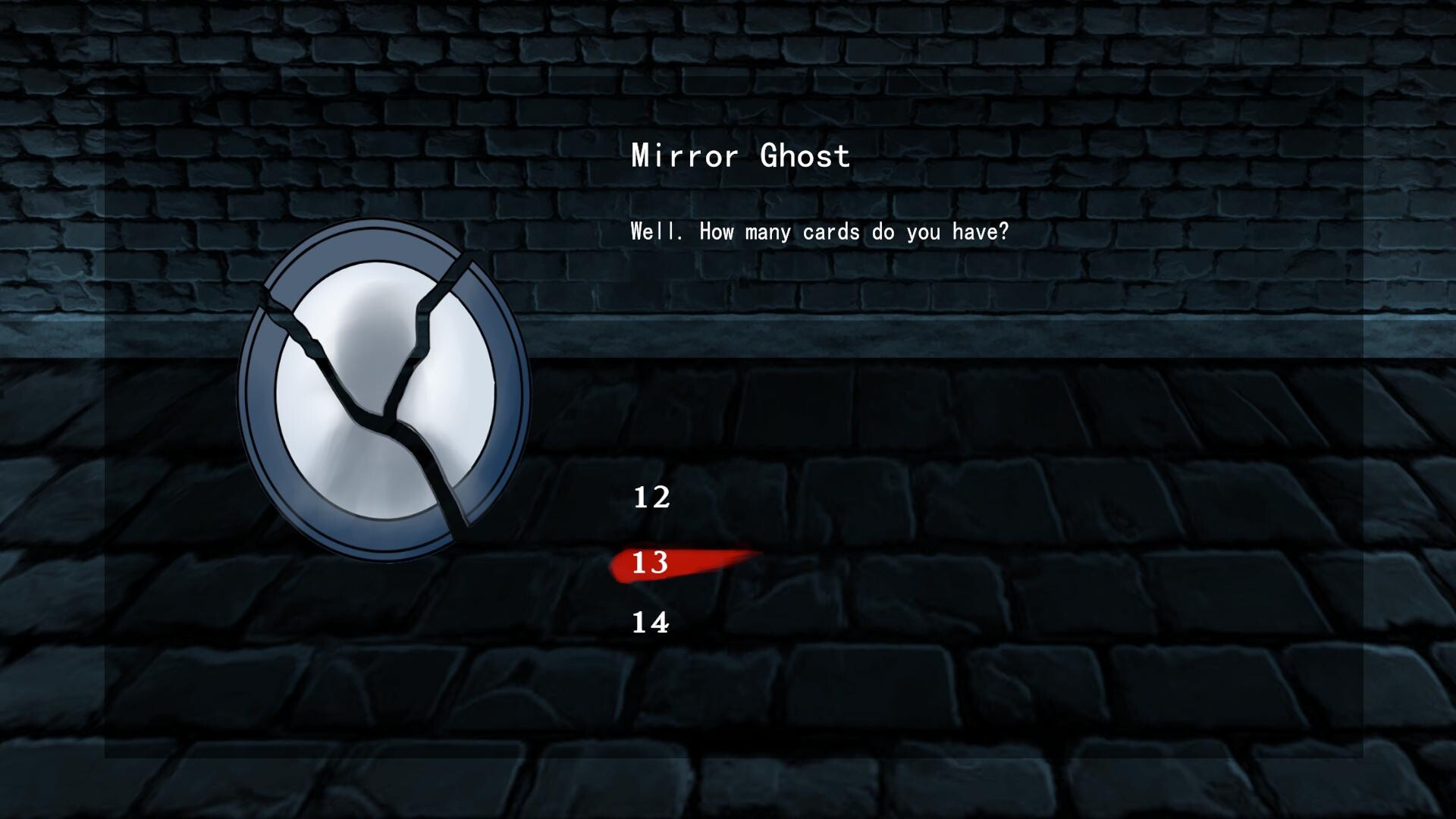Click the question mark ending the sentence
Viewport: 1456px width, 819px height.
(1005, 232)
